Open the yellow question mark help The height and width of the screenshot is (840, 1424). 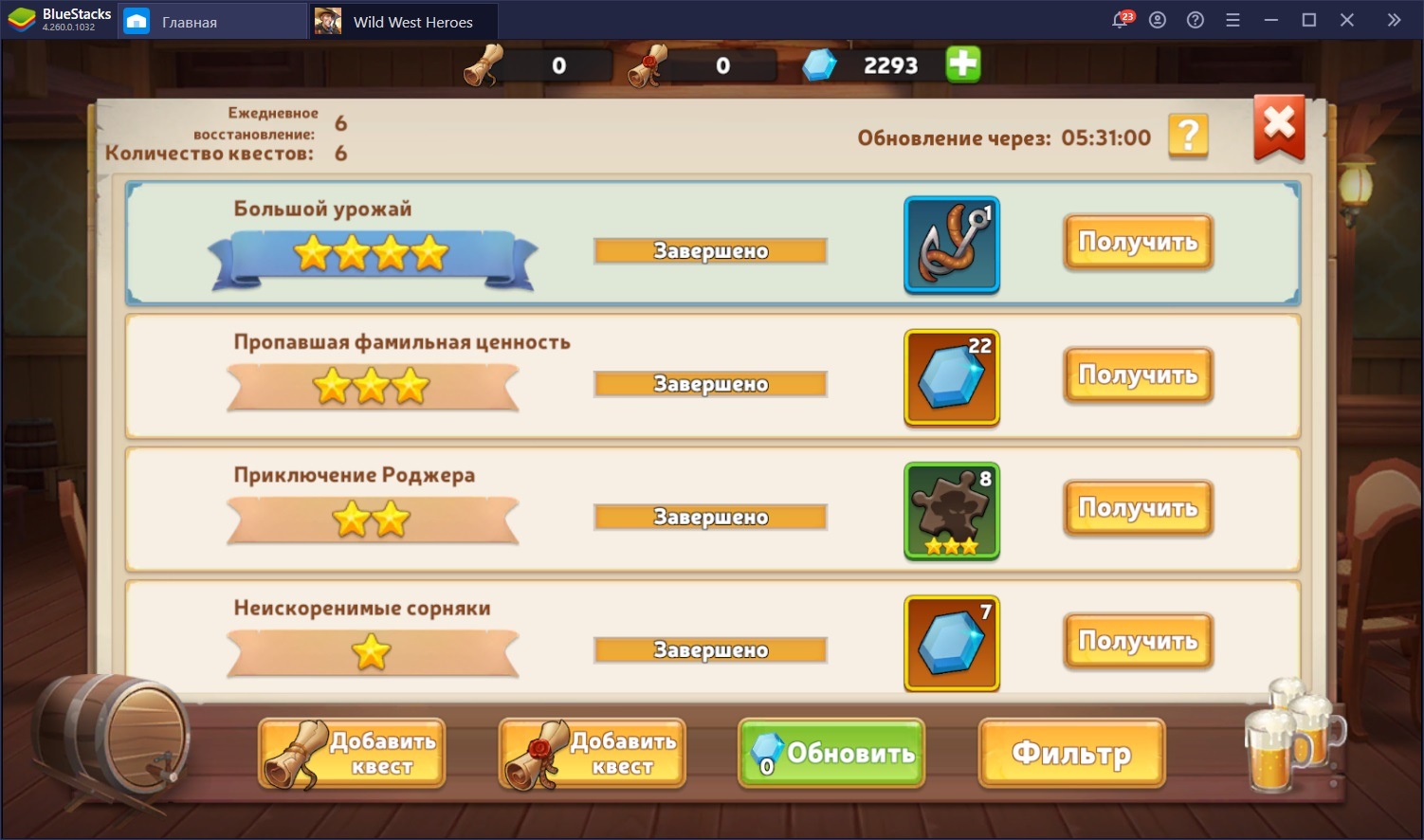[1188, 137]
